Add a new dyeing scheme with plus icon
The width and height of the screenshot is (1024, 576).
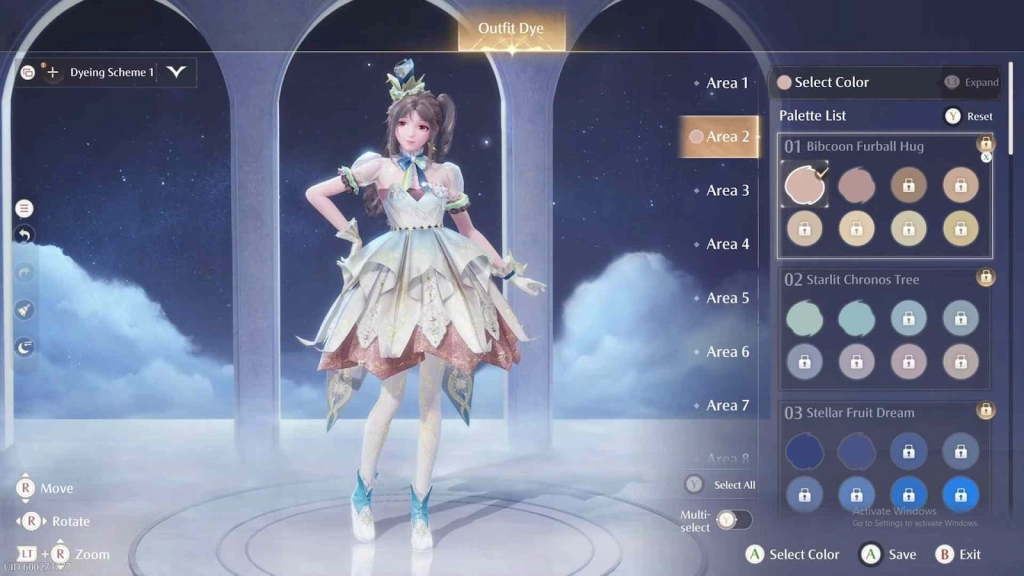[x=53, y=72]
